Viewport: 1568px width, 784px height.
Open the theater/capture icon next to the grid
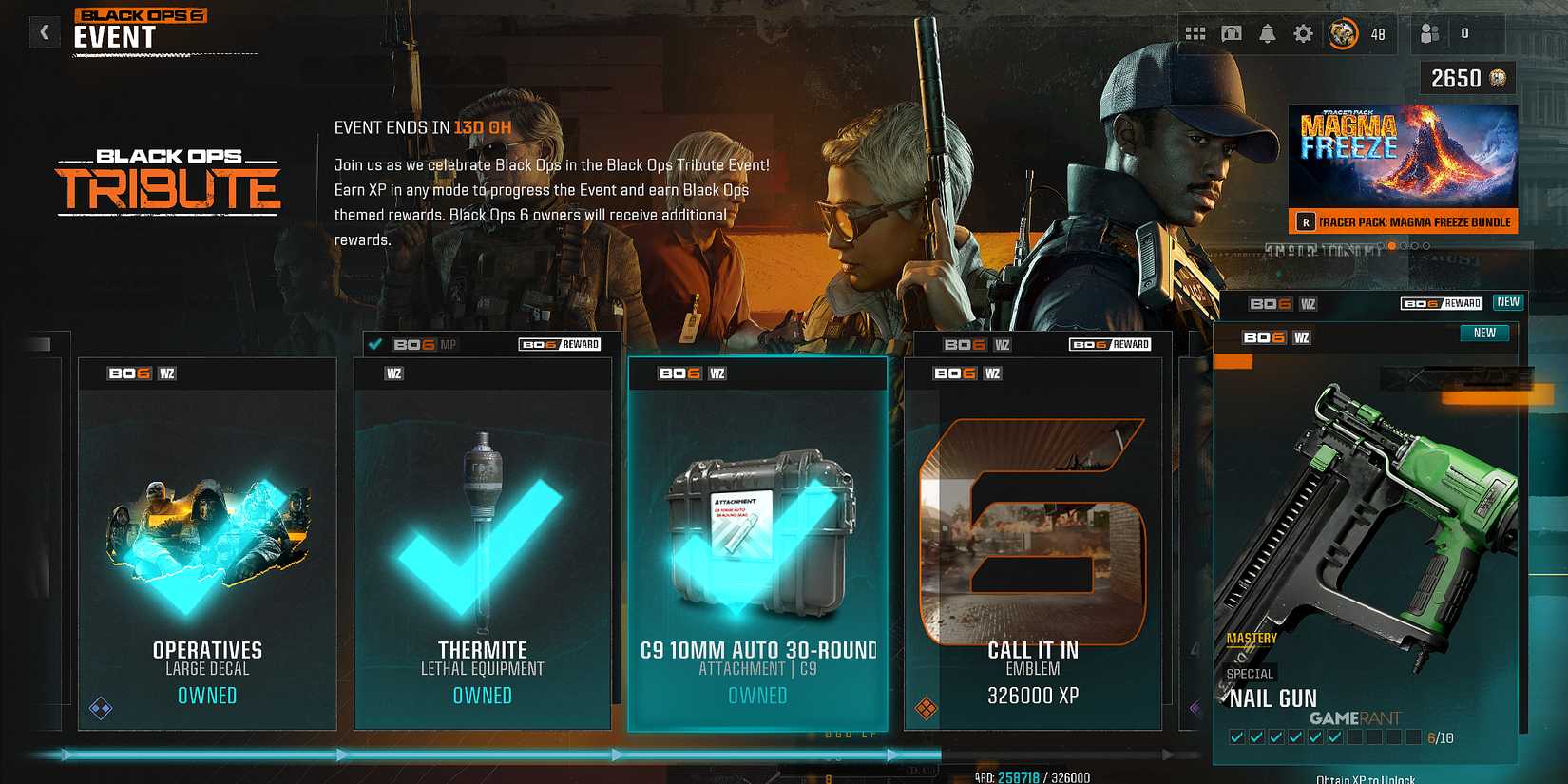1231,33
